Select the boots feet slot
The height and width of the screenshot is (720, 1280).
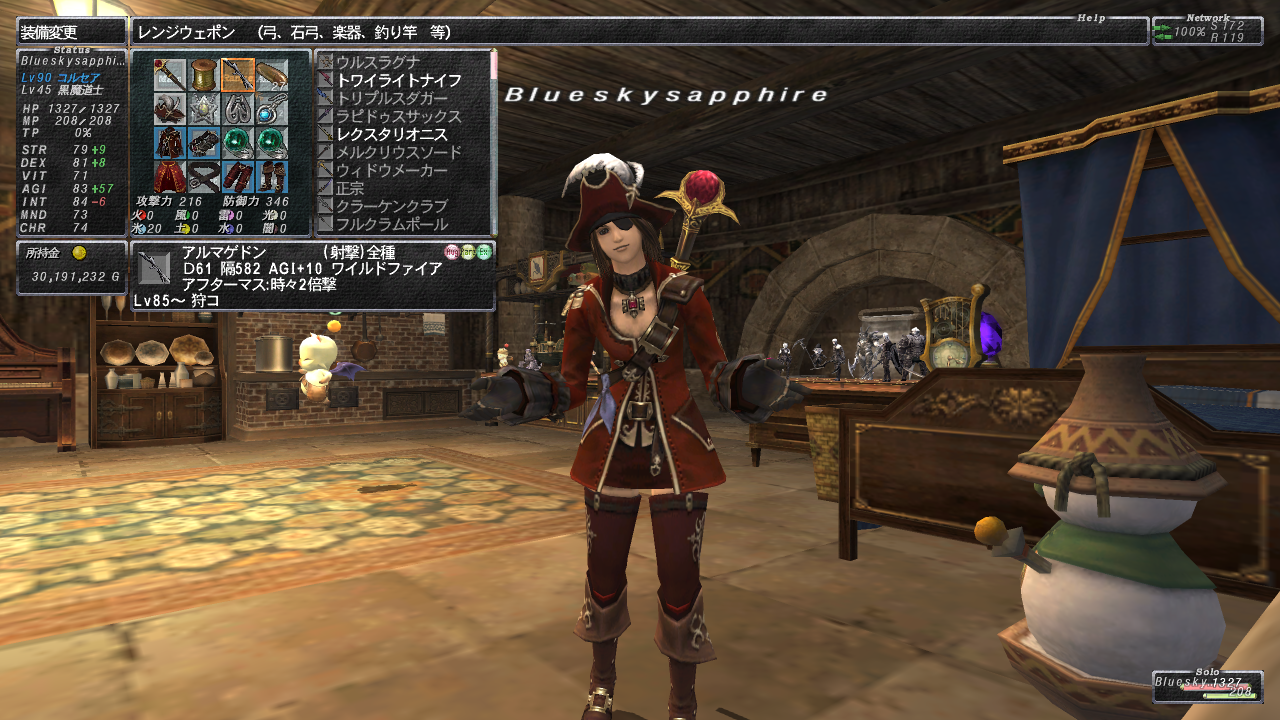click(271, 176)
